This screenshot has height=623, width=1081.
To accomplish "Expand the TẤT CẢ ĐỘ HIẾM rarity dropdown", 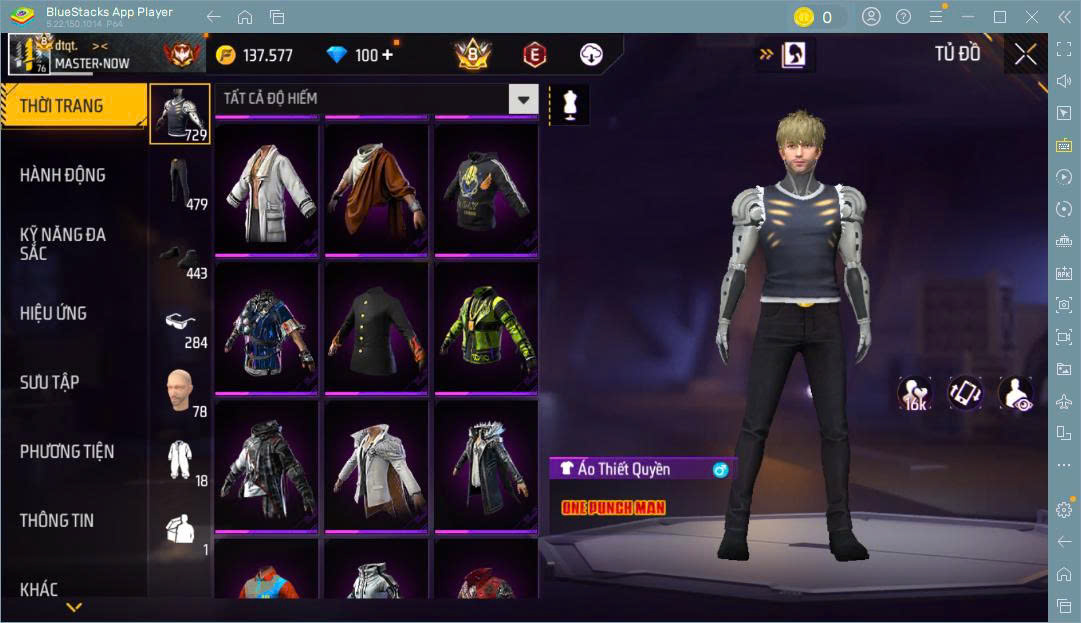I will 523,98.
